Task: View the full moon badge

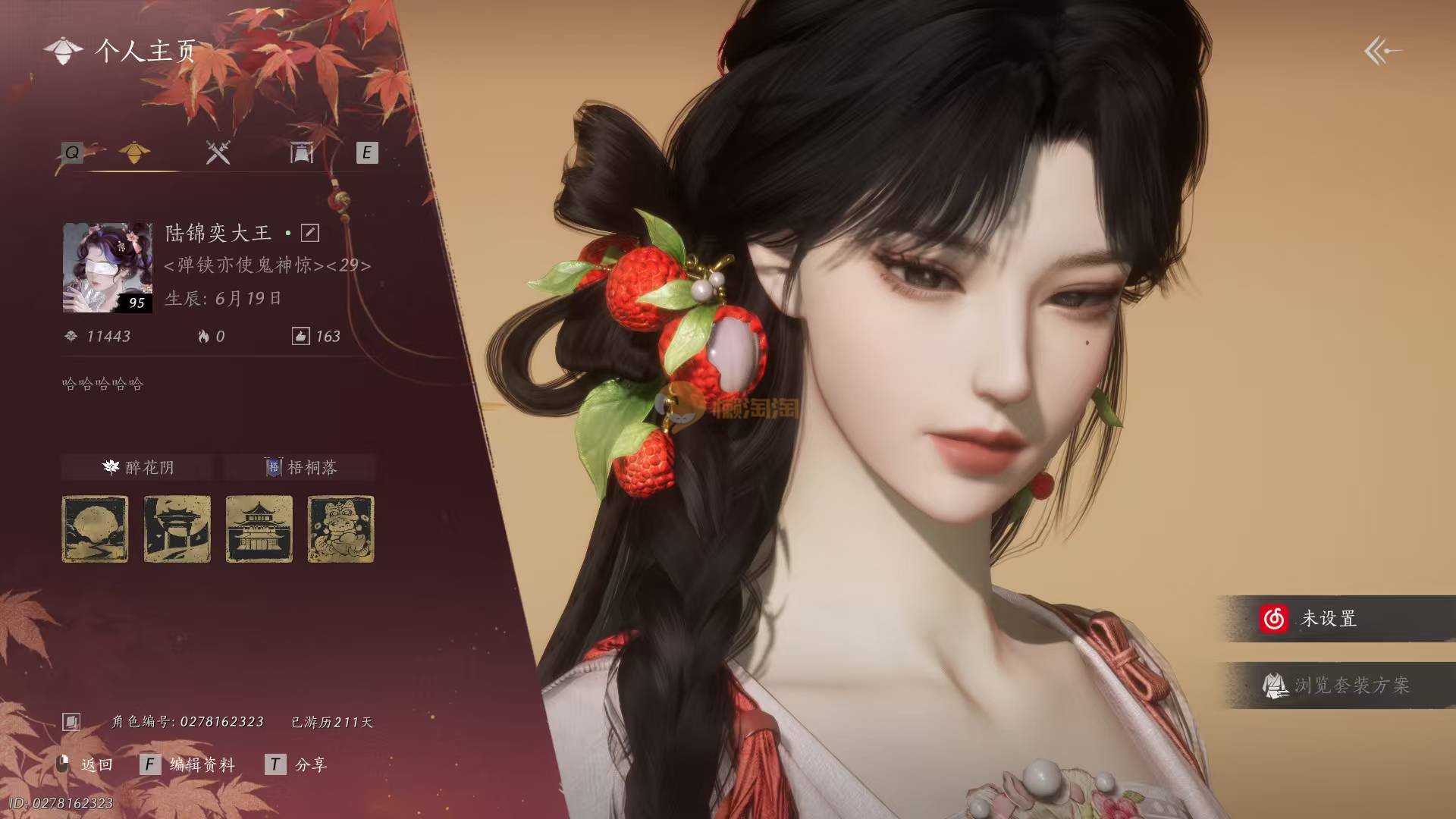Action: [x=95, y=529]
